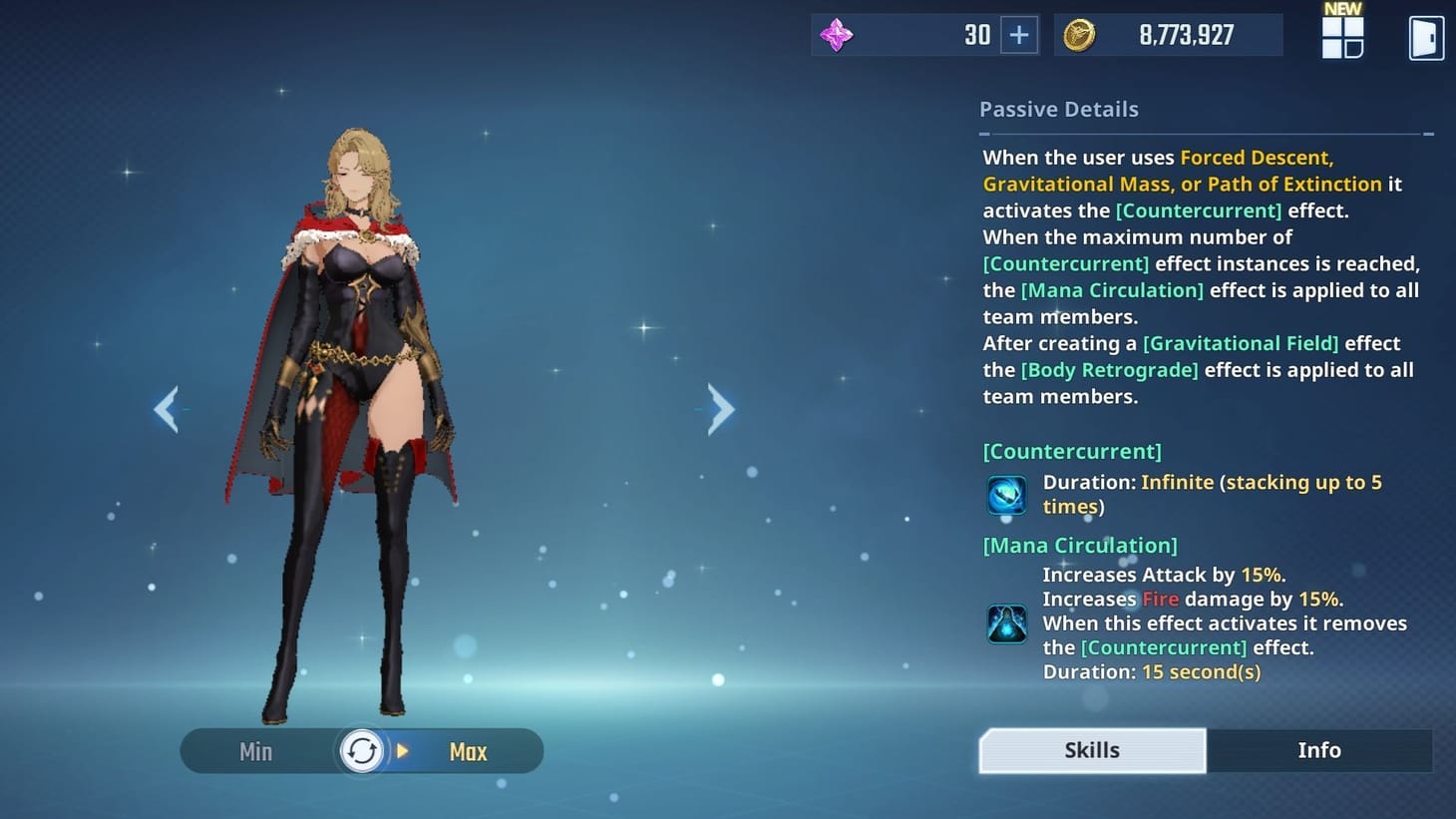Open the NEW quick menu grid icon

point(1341,38)
